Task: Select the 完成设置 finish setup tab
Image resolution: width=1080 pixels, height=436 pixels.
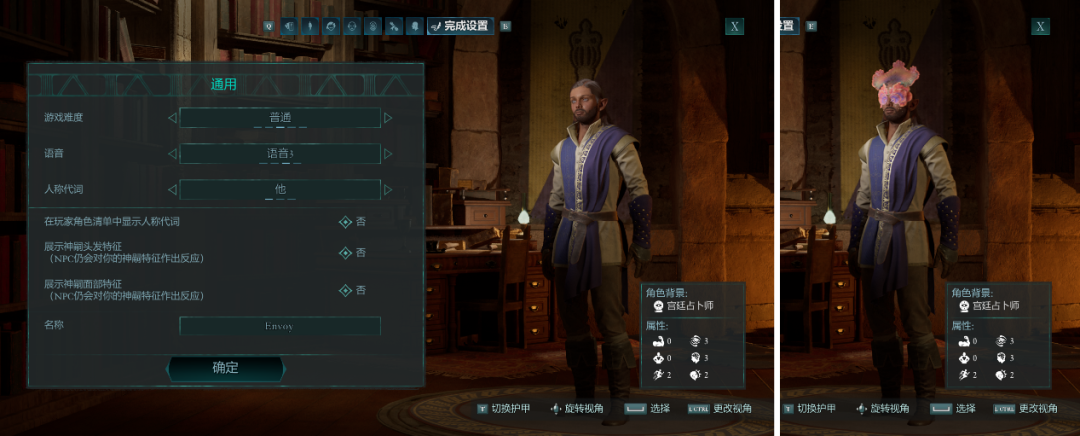Action: [x=461, y=26]
